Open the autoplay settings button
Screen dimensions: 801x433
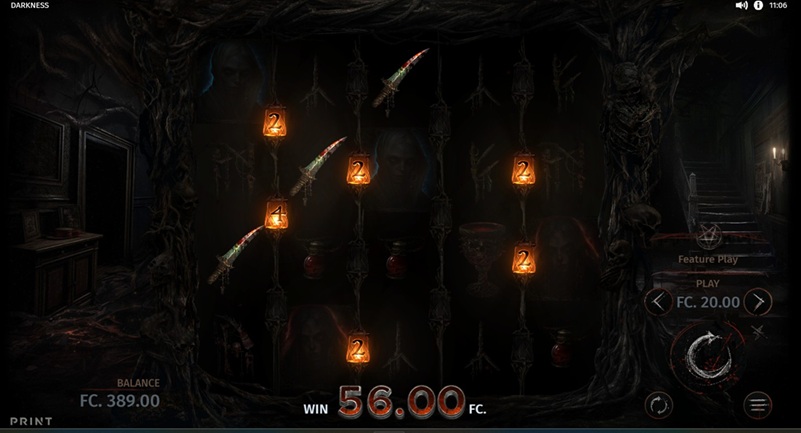pyautogui.click(x=658, y=405)
